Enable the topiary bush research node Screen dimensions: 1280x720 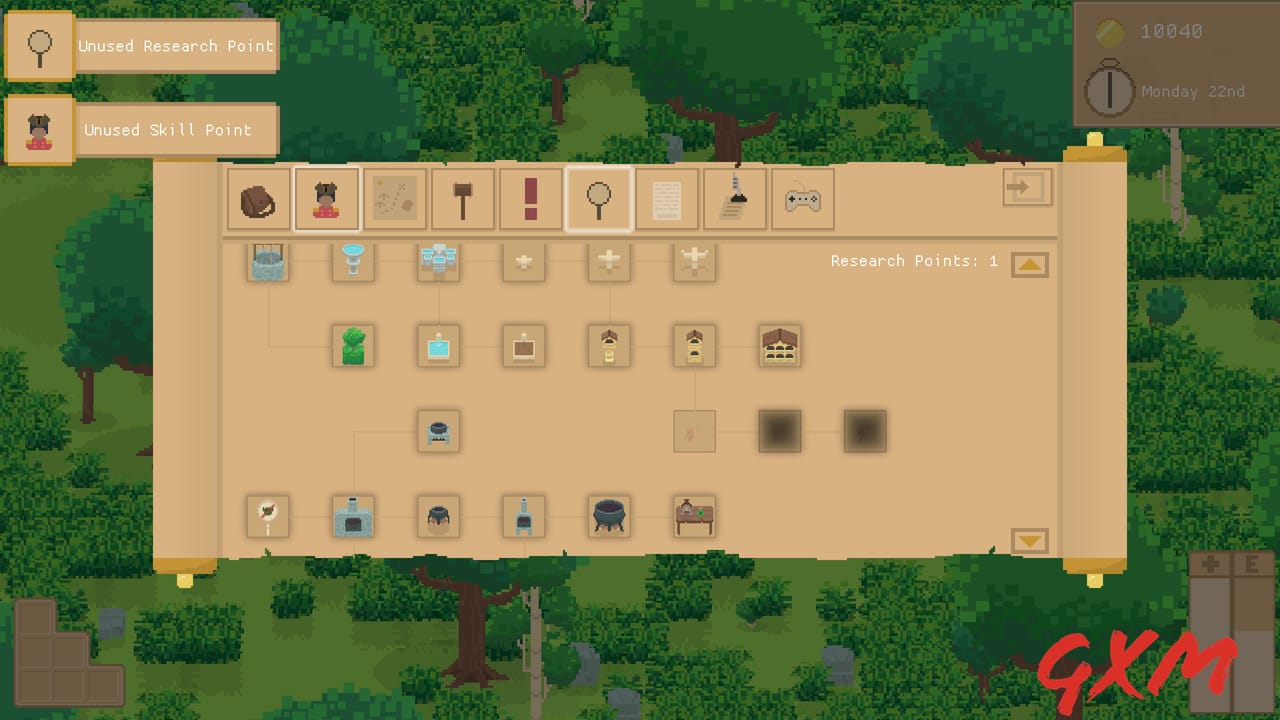coord(352,345)
